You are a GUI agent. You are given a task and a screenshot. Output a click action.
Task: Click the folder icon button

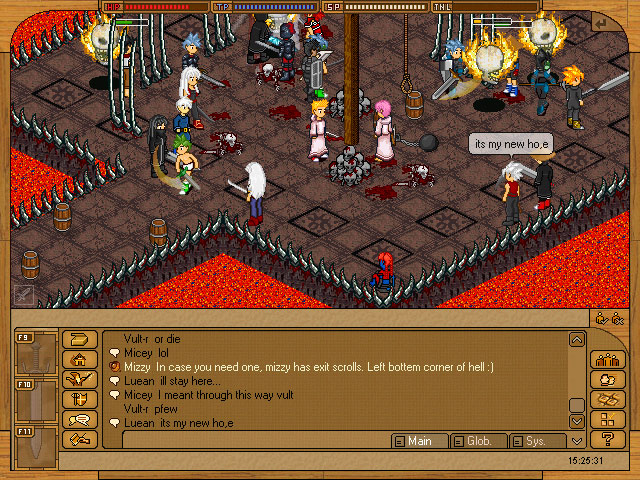pos(79,340)
